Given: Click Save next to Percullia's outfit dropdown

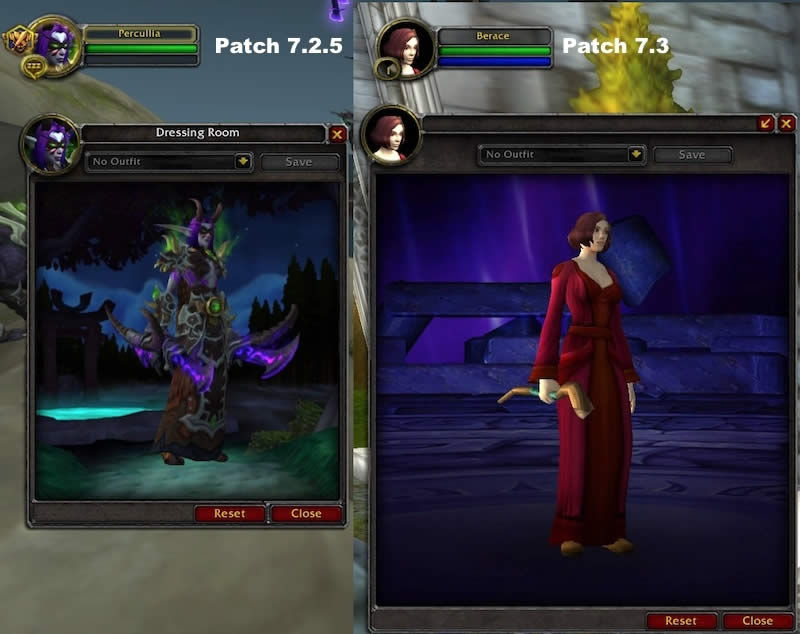Looking at the screenshot, I should tap(299, 162).
